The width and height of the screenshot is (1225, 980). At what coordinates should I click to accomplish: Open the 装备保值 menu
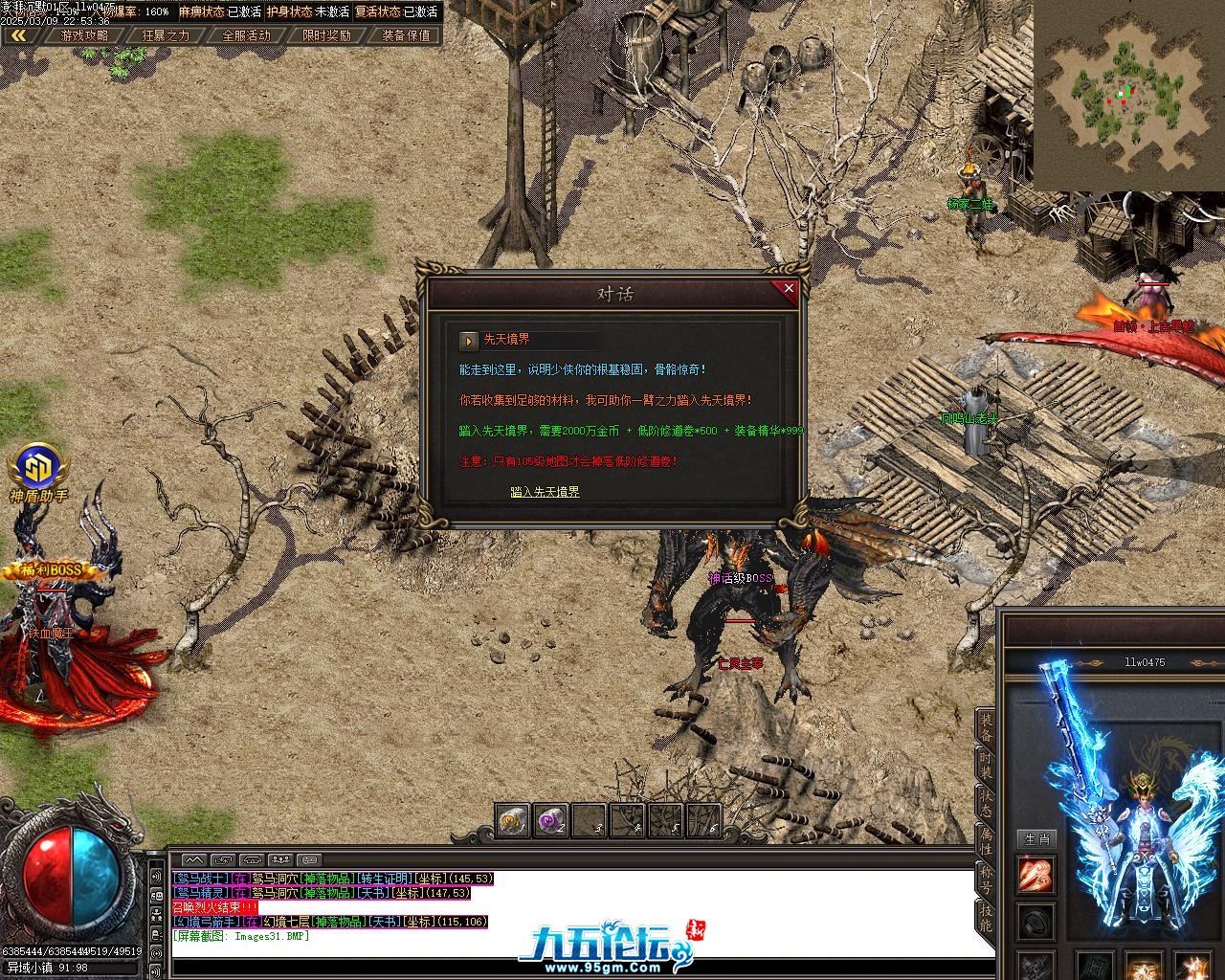click(406, 35)
